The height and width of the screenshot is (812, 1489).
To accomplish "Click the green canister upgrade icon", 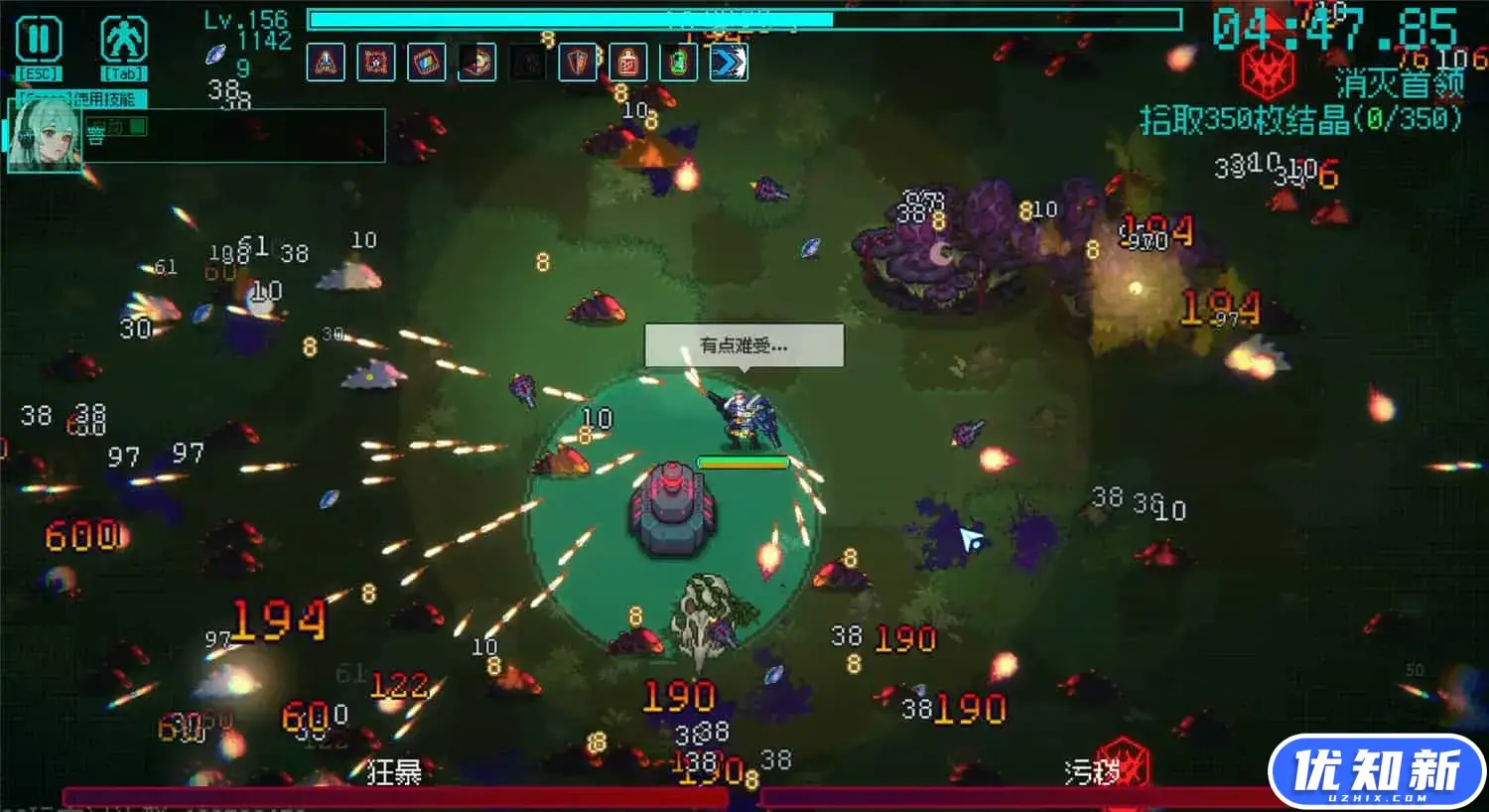I will tap(678, 63).
